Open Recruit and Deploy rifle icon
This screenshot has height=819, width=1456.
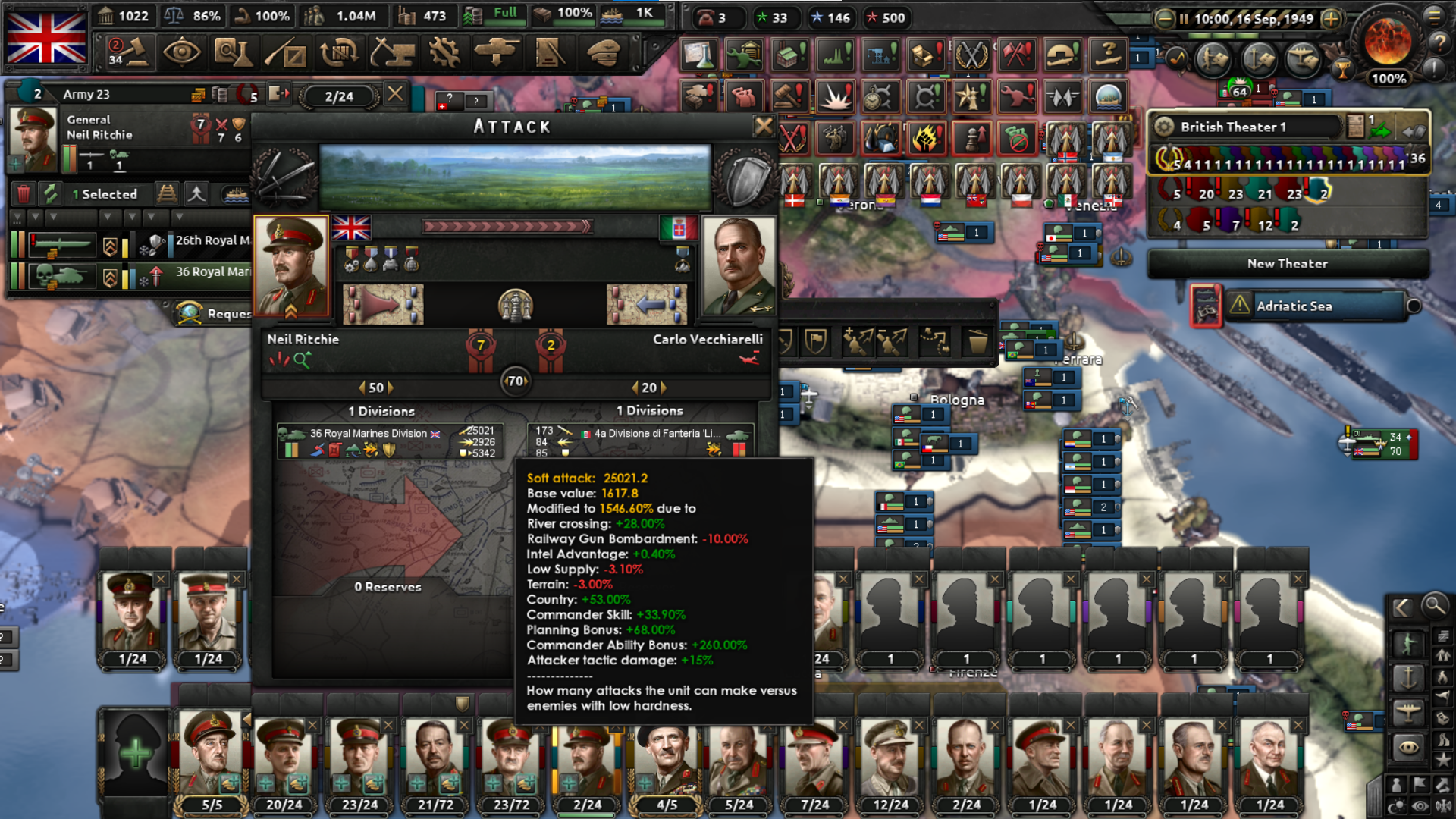[x=284, y=52]
